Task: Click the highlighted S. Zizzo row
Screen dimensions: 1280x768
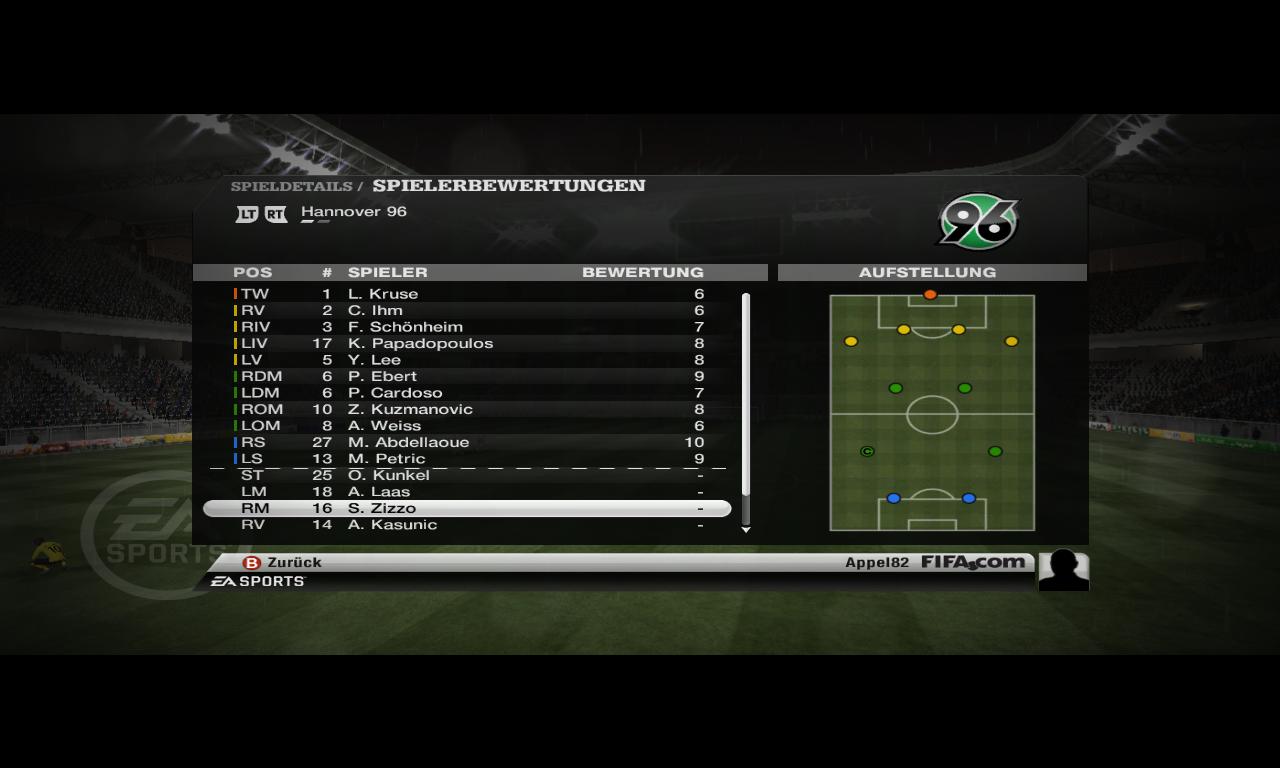Action: (x=467, y=509)
